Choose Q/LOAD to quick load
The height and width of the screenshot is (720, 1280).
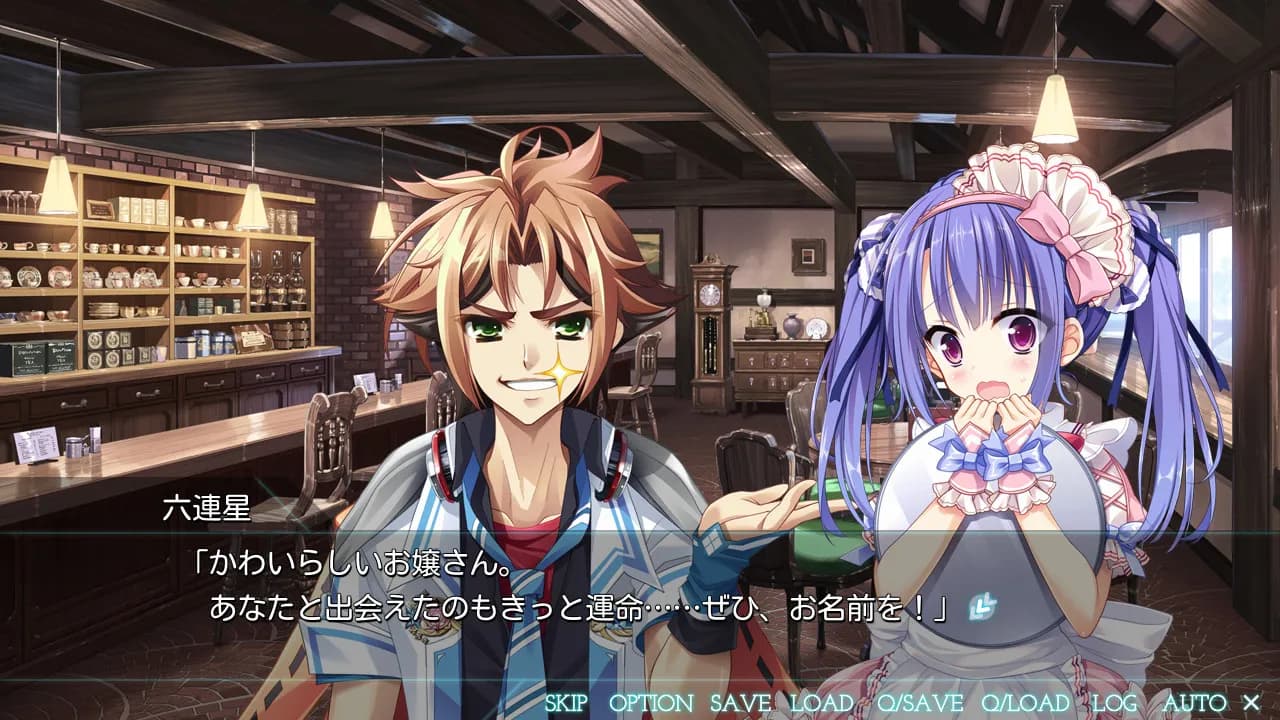(x=1025, y=703)
